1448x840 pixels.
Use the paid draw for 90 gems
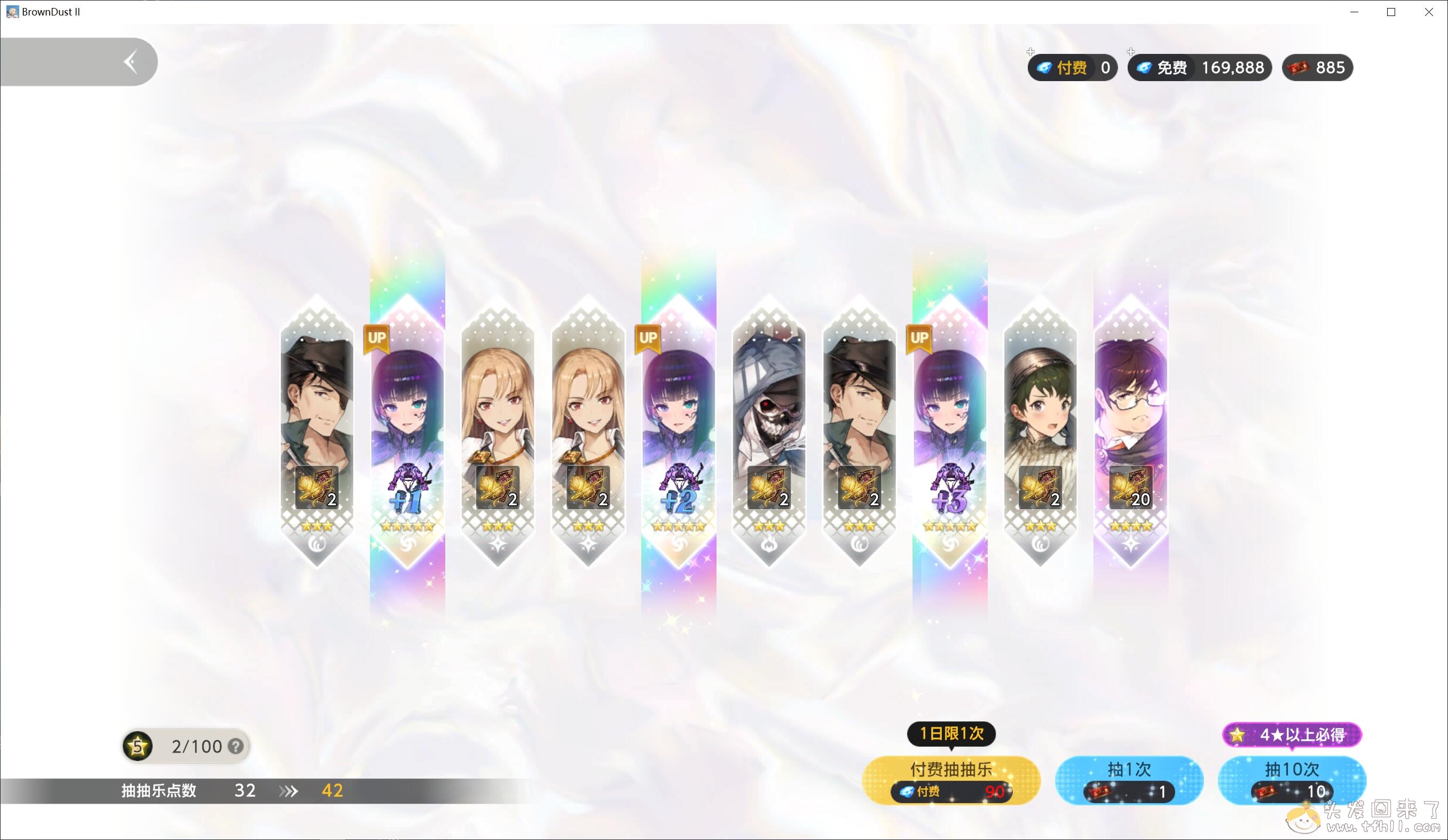[951, 780]
